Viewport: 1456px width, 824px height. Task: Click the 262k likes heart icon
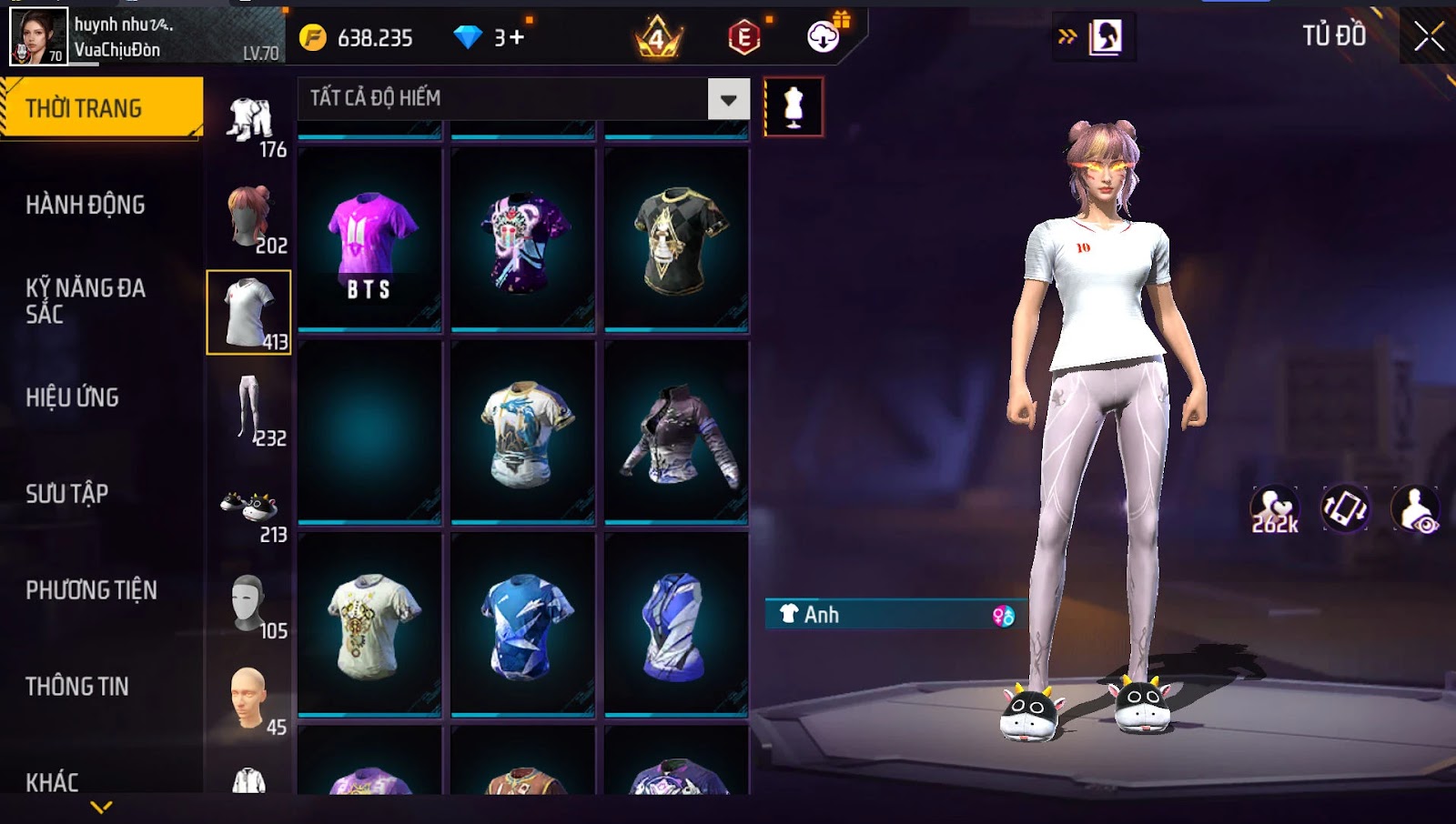pos(1274,509)
